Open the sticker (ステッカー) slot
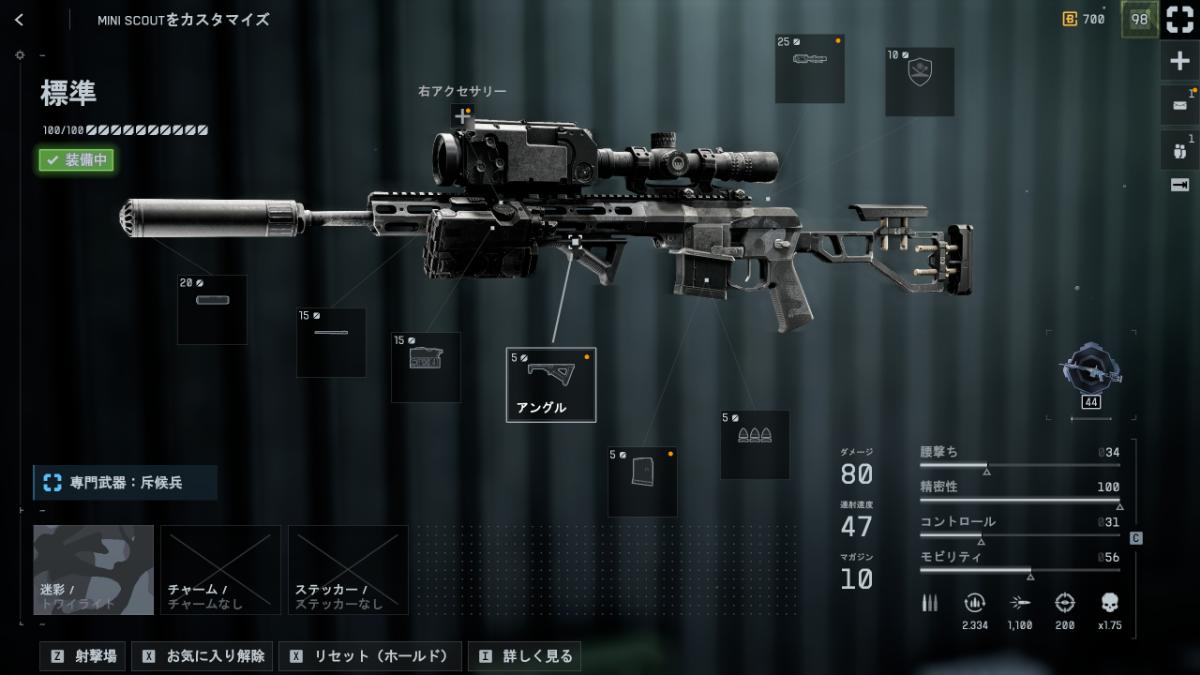 [x=348, y=569]
